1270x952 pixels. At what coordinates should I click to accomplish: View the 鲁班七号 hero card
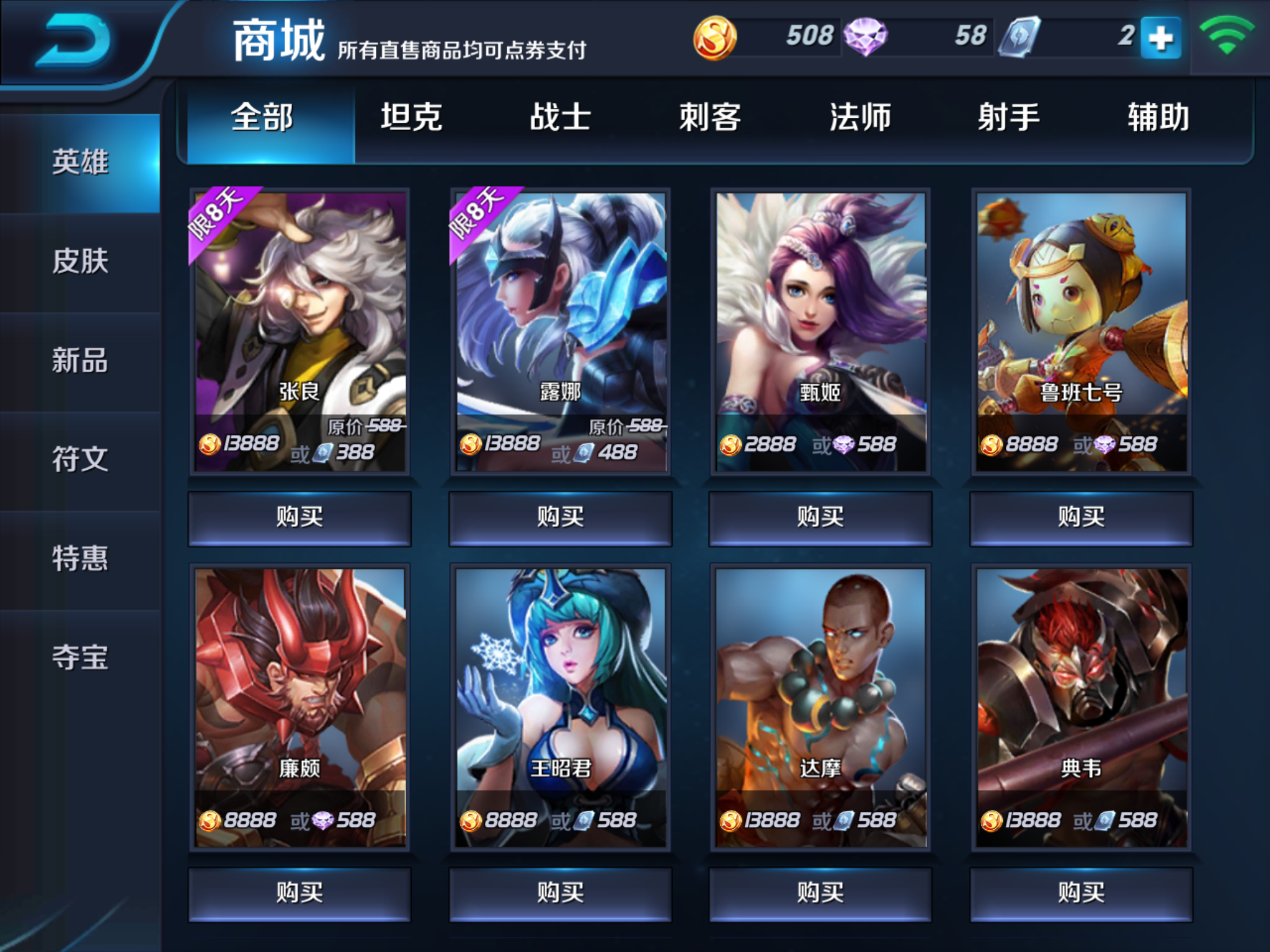[x=1081, y=332]
